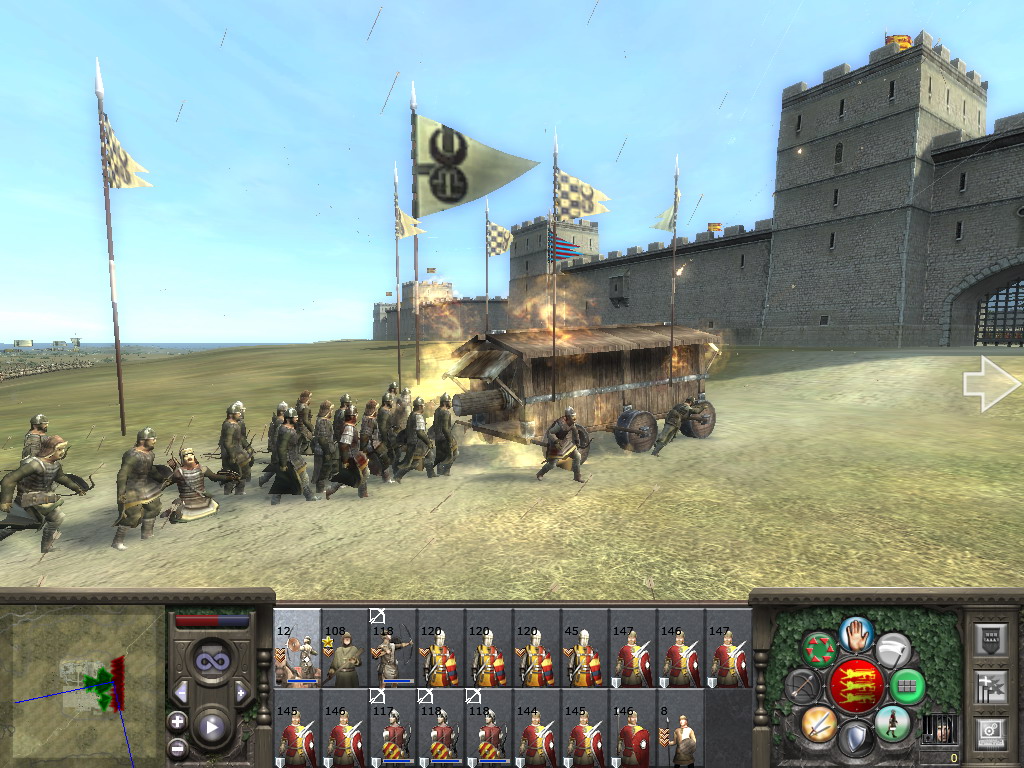
Task: Click the red three-lions faction emblem
Action: (x=855, y=686)
